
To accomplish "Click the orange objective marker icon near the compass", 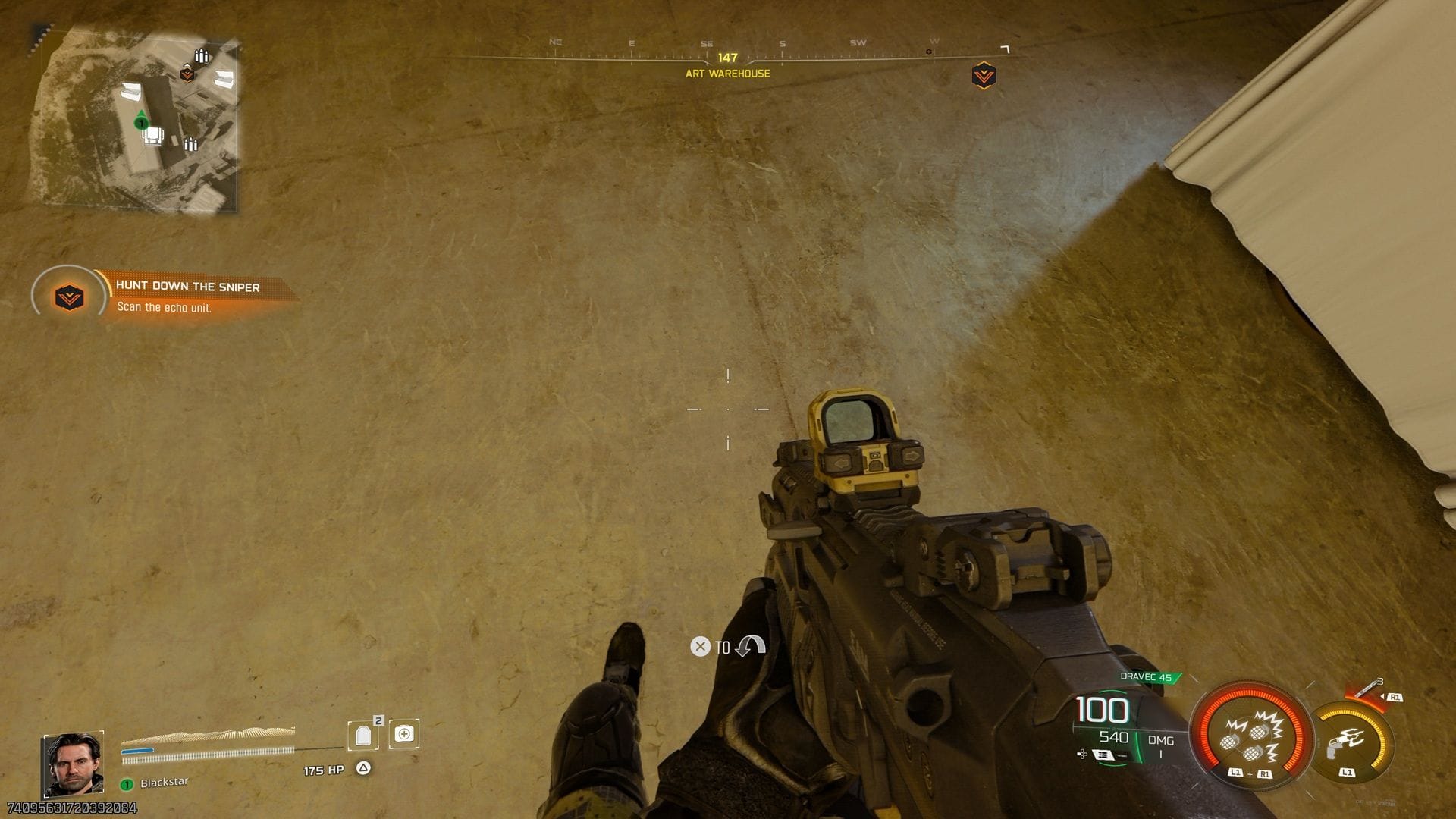I will tap(984, 76).
